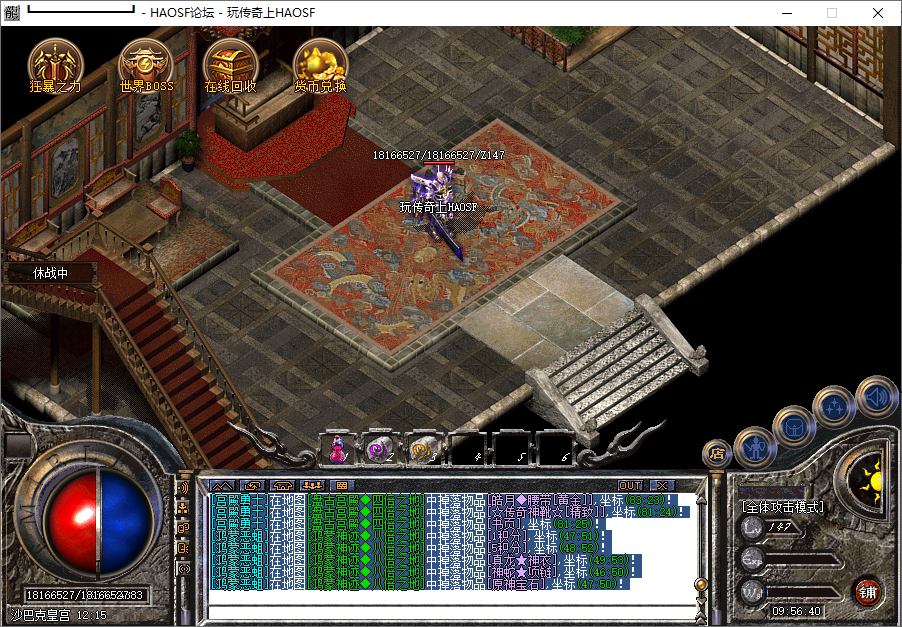Close the chat panel with the X button

(662, 485)
